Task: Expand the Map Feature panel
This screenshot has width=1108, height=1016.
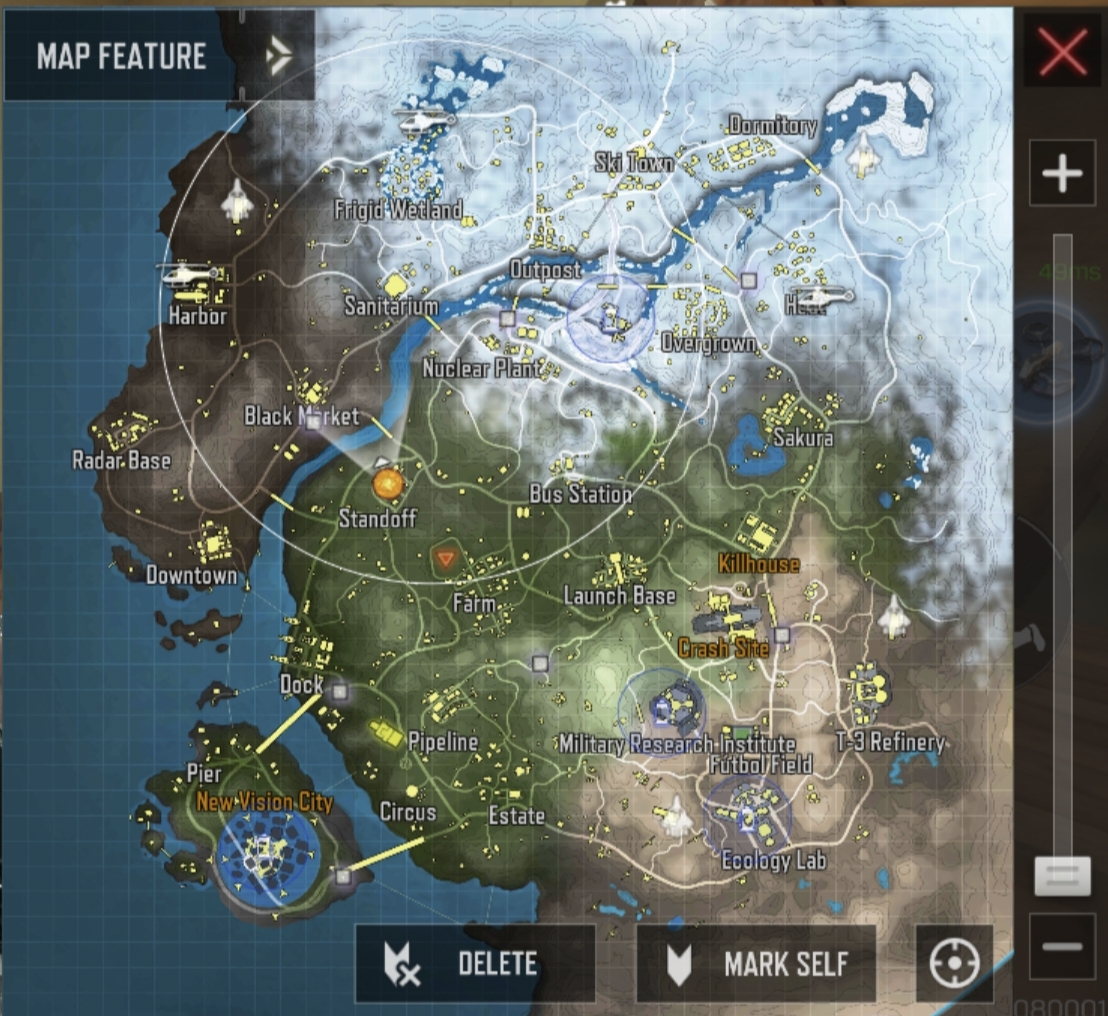Action: [x=279, y=57]
